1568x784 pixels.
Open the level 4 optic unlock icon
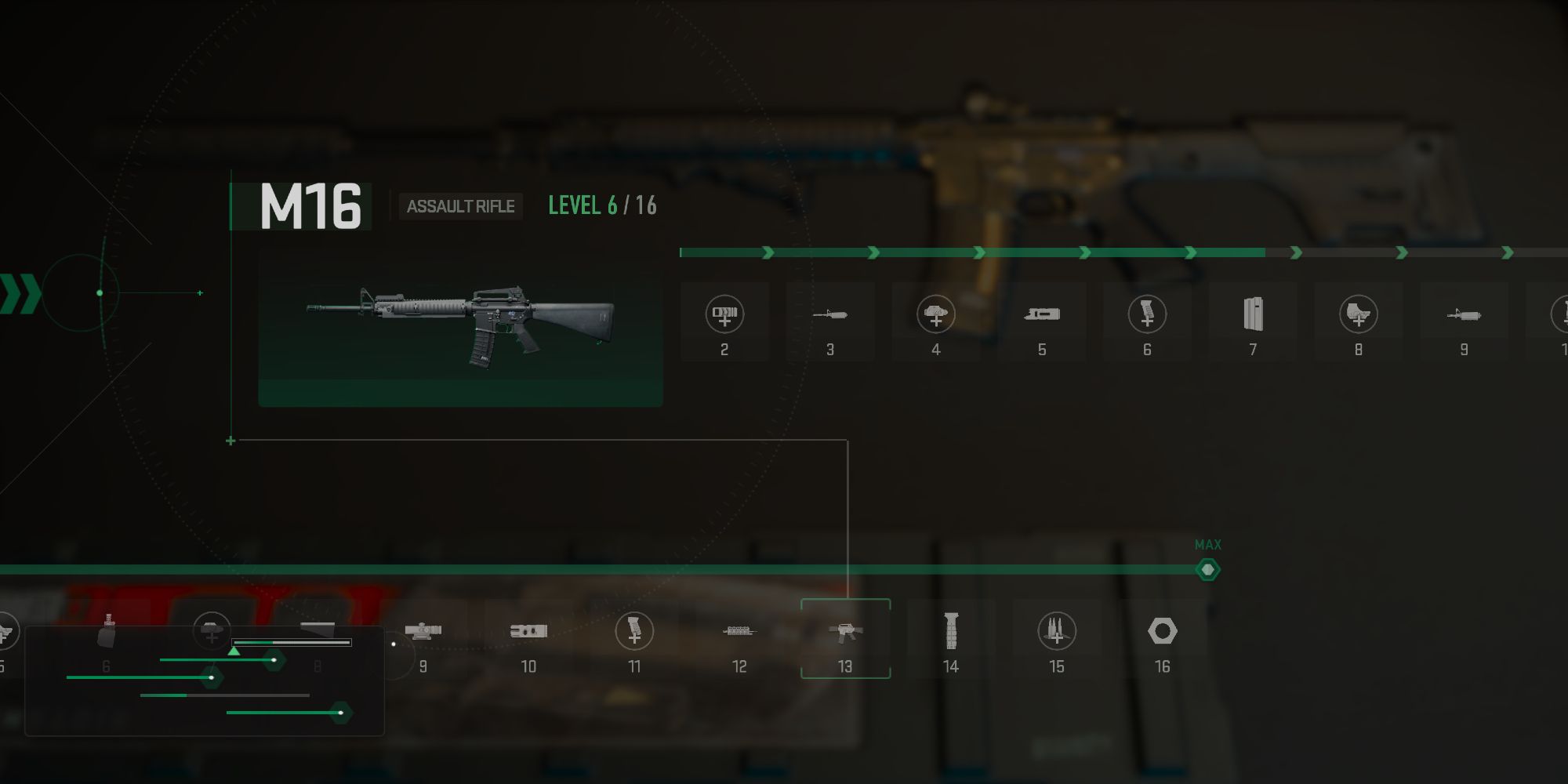pyautogui.click(x=935, y=314)
